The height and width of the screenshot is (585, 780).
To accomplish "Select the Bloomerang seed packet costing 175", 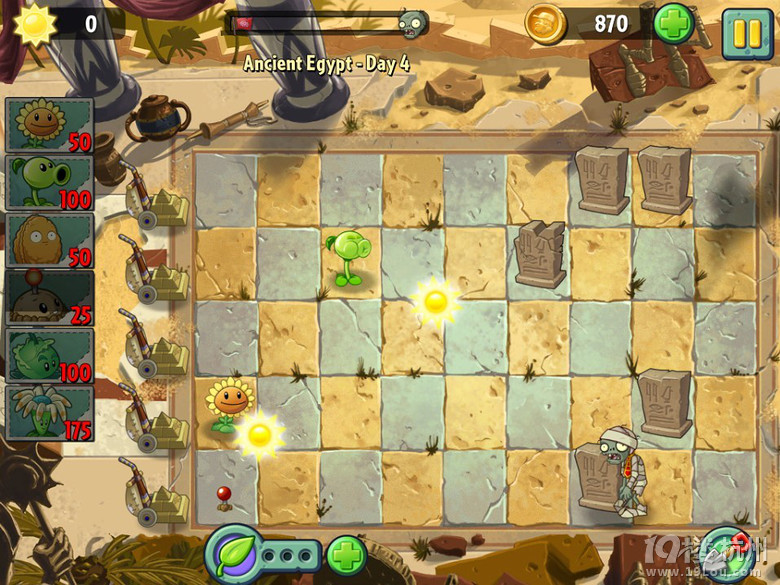I will coord(49,414).
